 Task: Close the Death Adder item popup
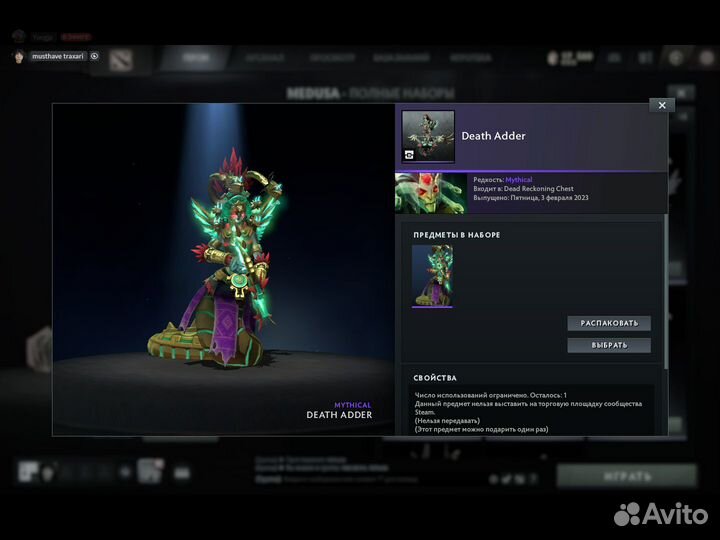[x=661, y=105]
